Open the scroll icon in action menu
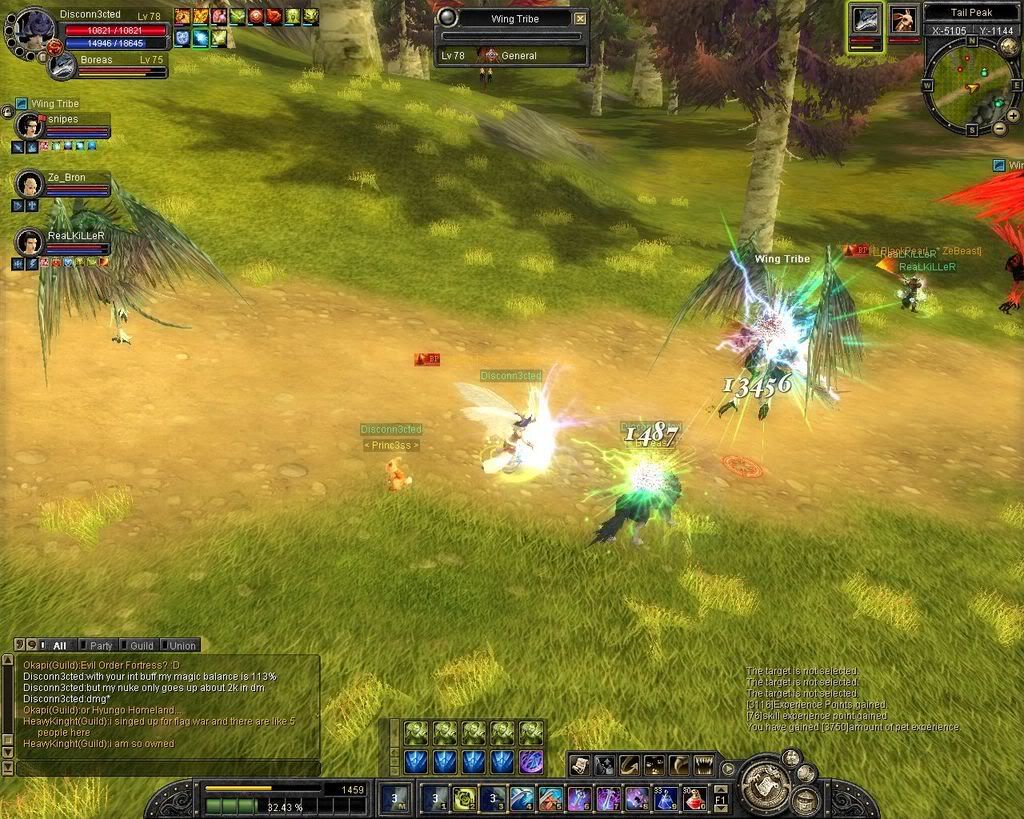 click(580, 766)
